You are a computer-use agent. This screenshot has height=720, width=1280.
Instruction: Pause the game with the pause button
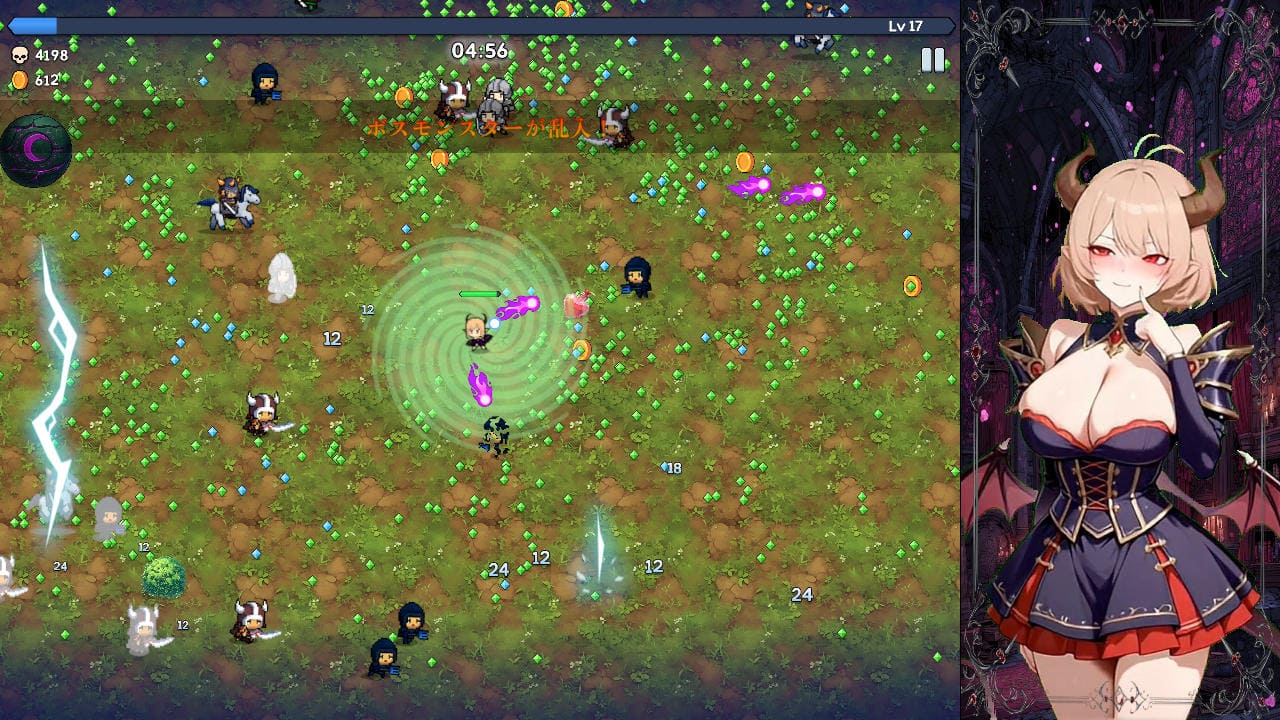(932, 60)
